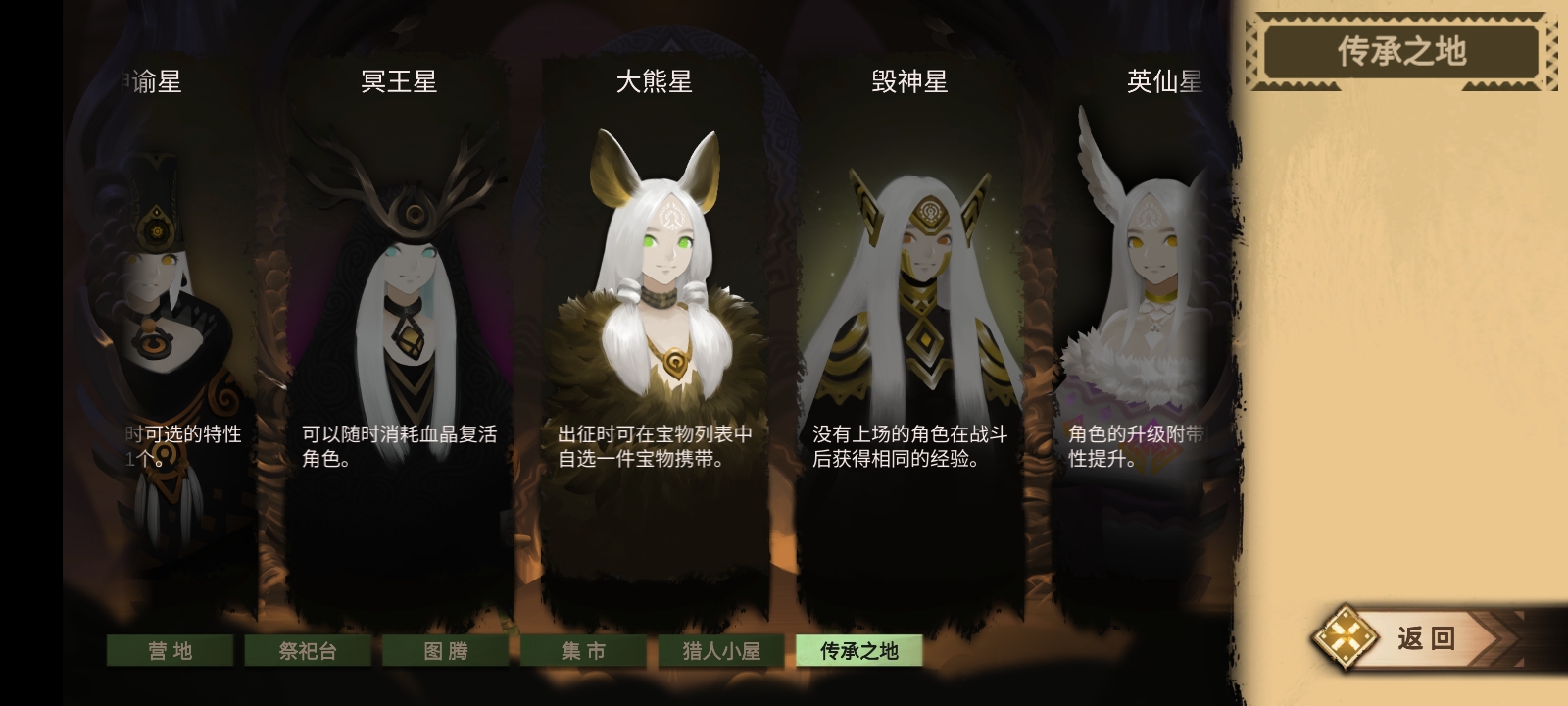Click 英仙星's upgrade bonus description text
The width and height of the screenshot is (1568, 706).
(1137, 447)
